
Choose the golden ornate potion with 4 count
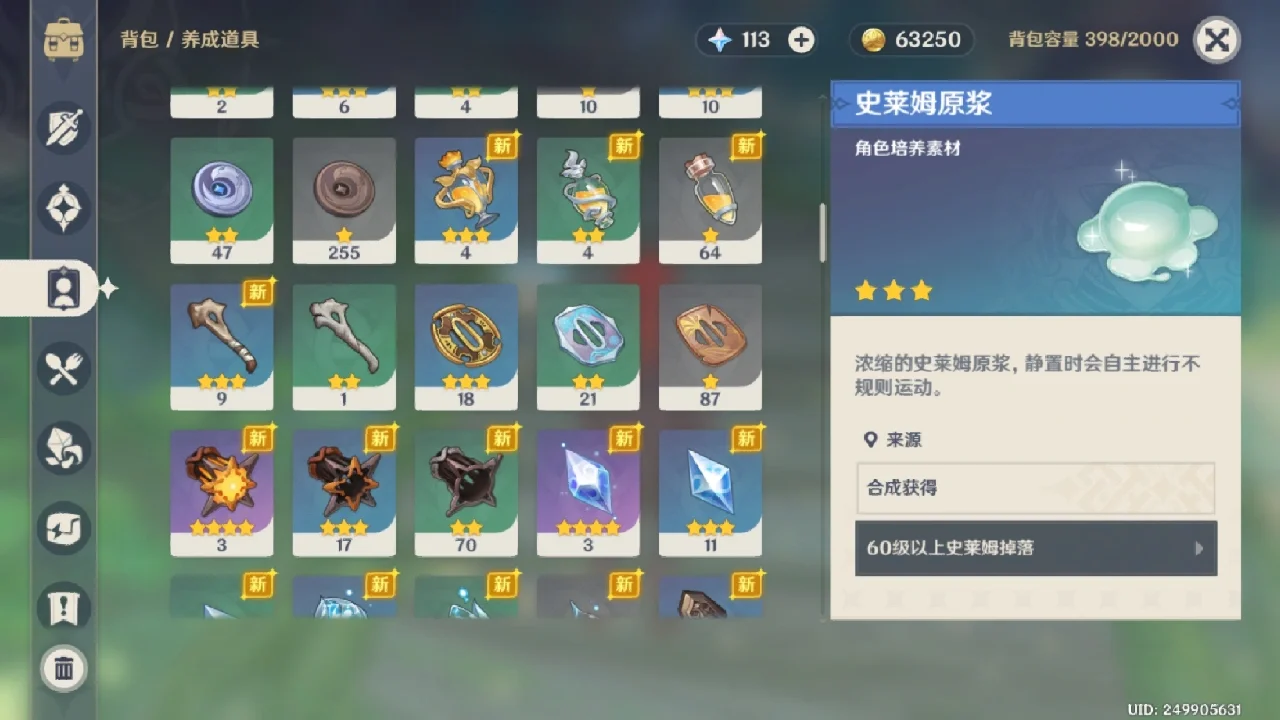tap(465, 200)
